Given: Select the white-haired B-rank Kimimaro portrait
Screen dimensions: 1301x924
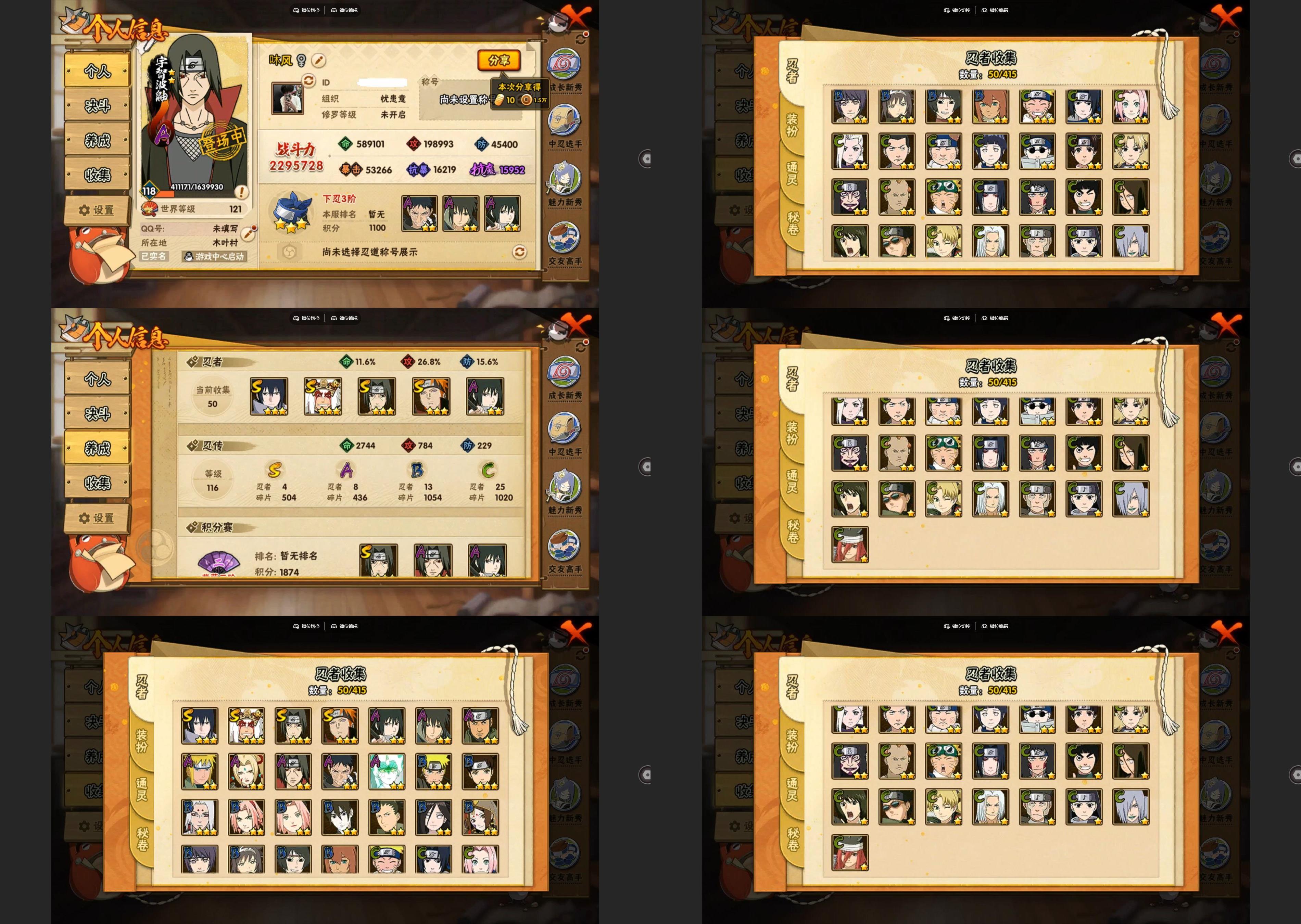Looking at the screenshot, I should click(x=199, y=818).
